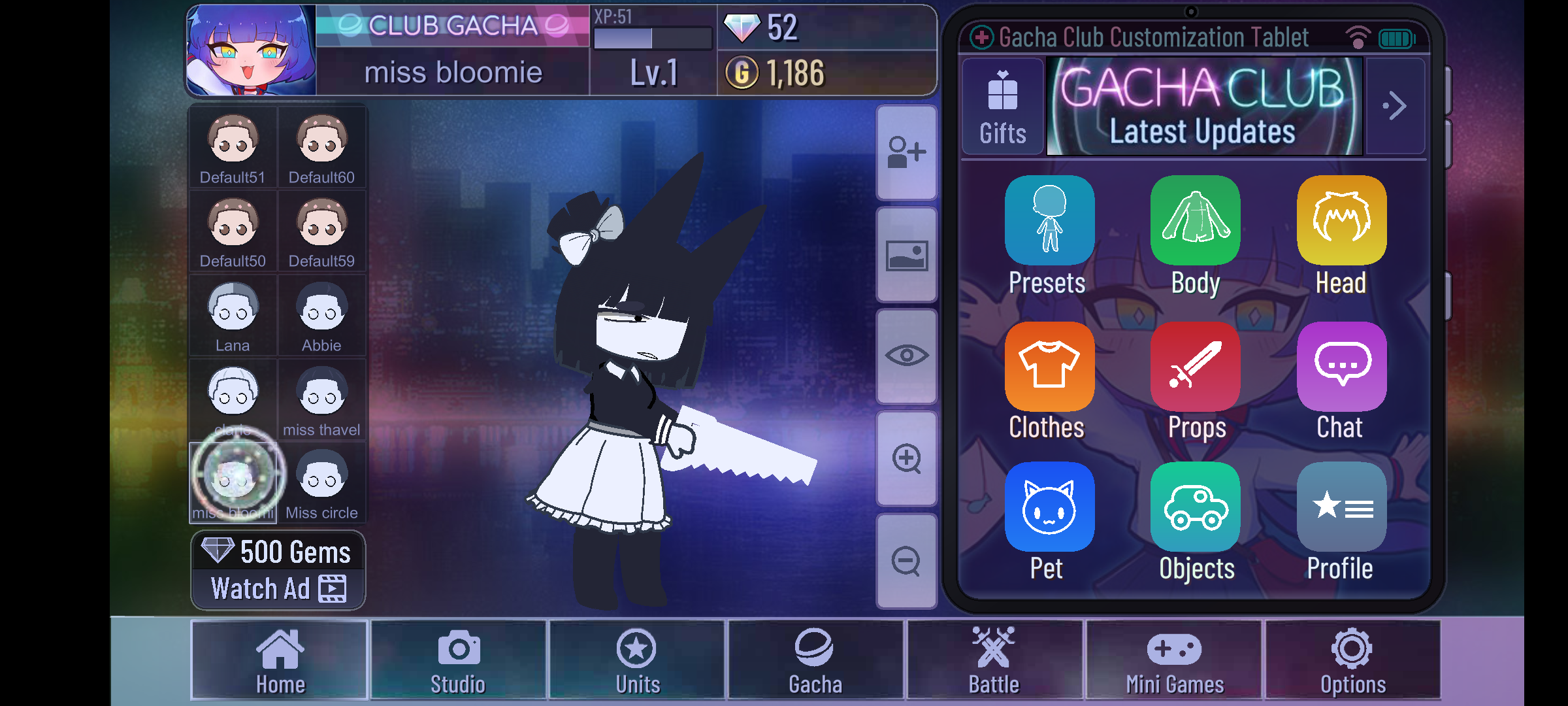The width and height of the screenshot is (1568, 706).
Task: View Gacha Club Latest Updates banner
Action: click(x=1204, y=107)
